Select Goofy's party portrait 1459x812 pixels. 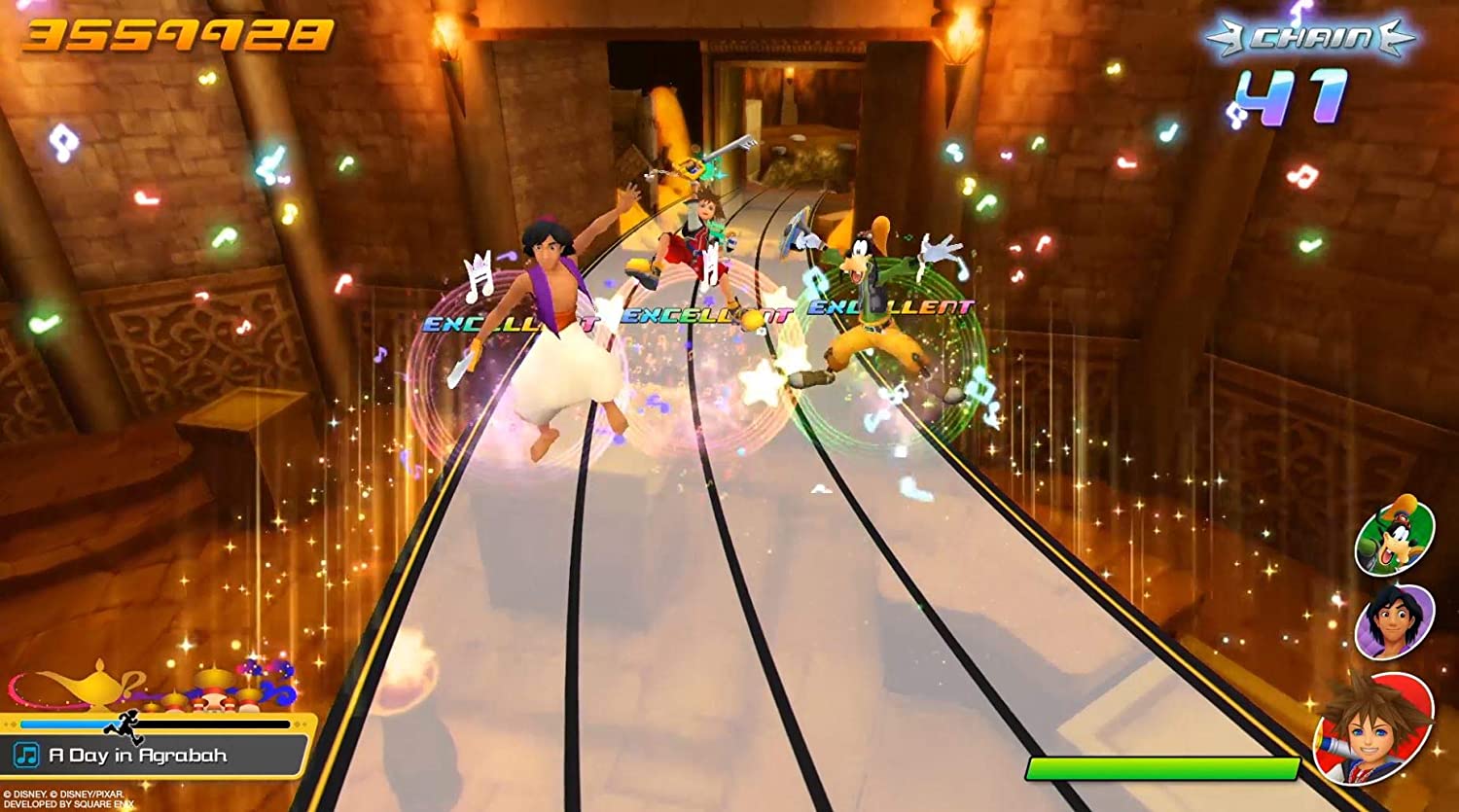[x=1394, y=537]
